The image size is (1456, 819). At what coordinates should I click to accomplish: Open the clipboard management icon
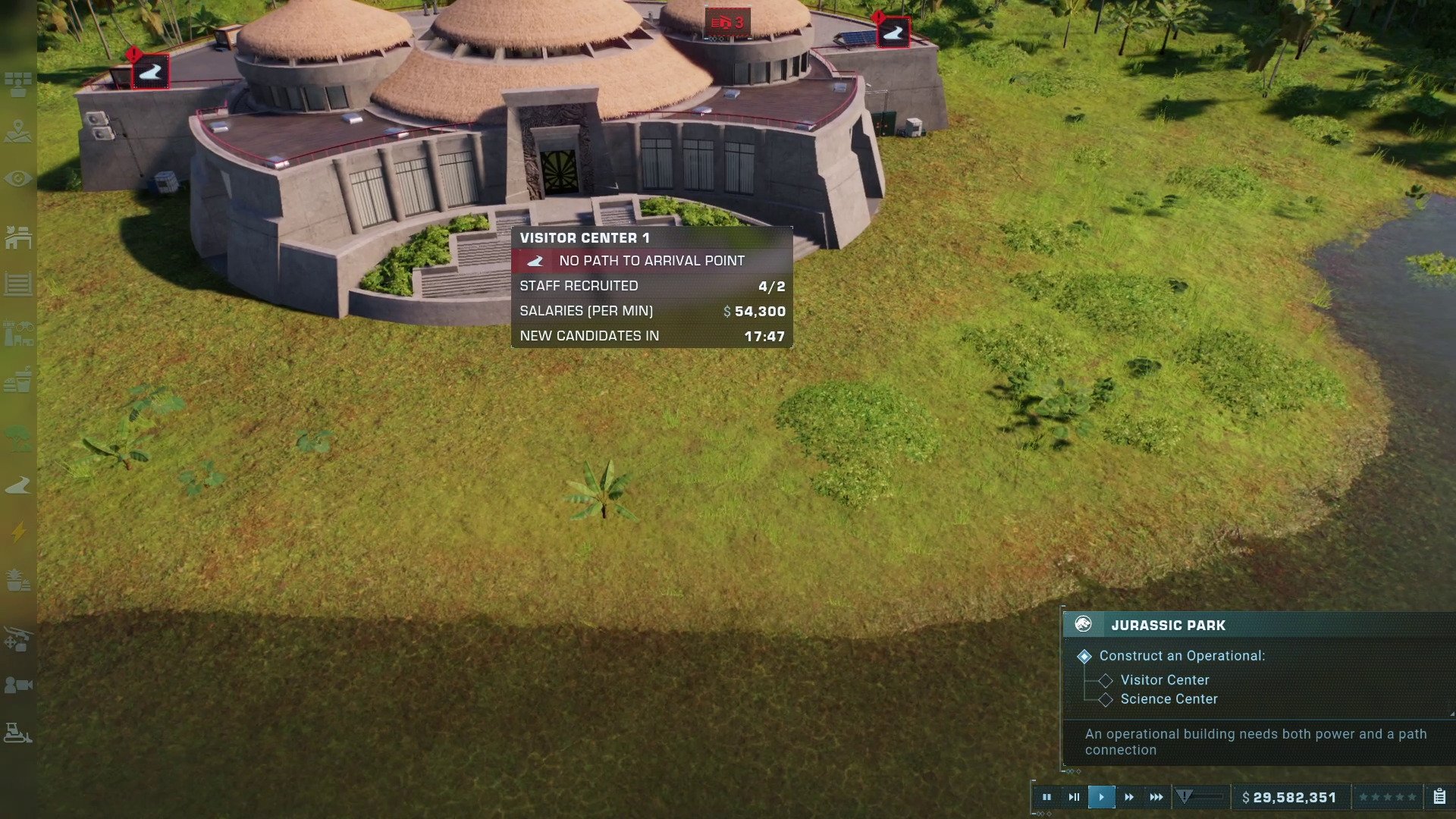tap(1439, 797)
